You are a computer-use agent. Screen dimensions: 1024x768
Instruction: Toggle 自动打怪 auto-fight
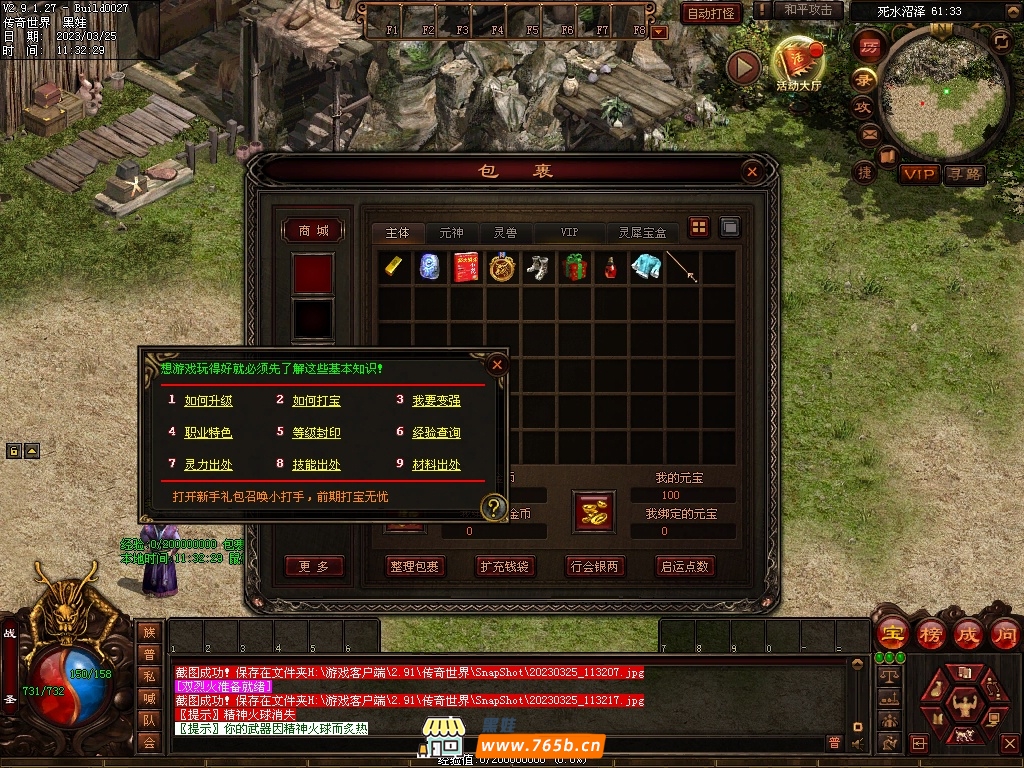(x=711, y=13)
